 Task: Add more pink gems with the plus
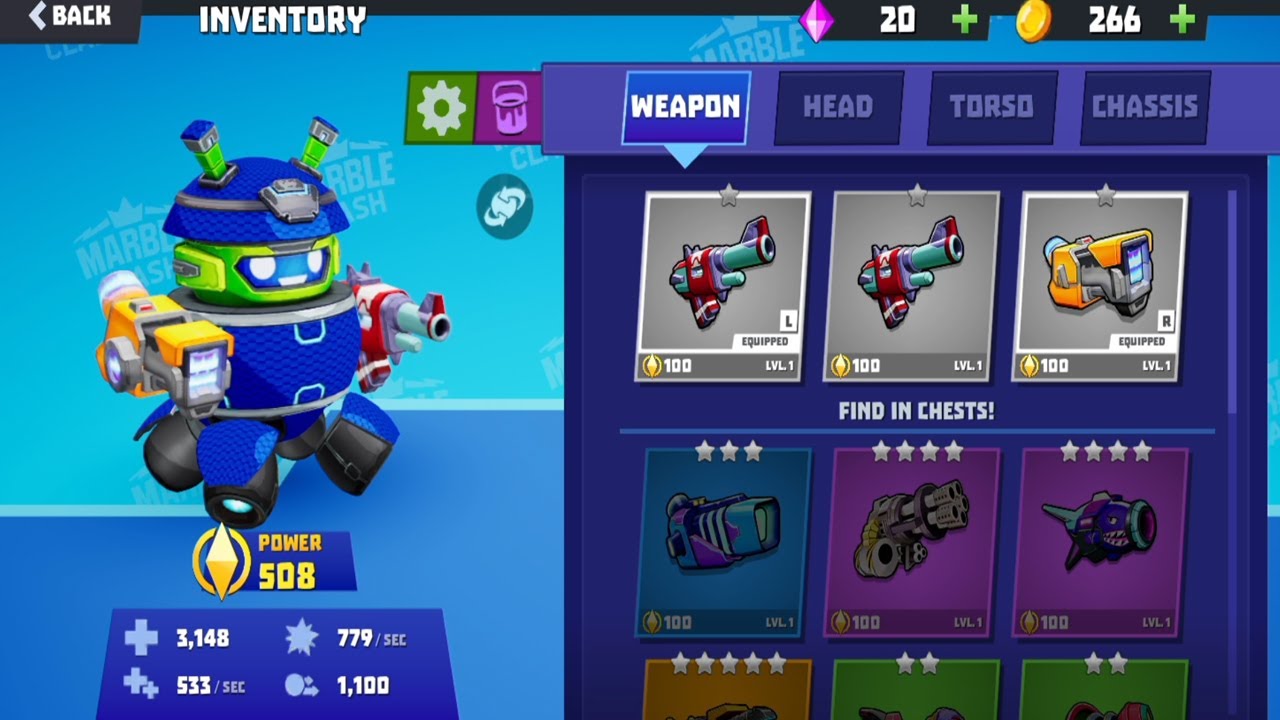[964, 20]
